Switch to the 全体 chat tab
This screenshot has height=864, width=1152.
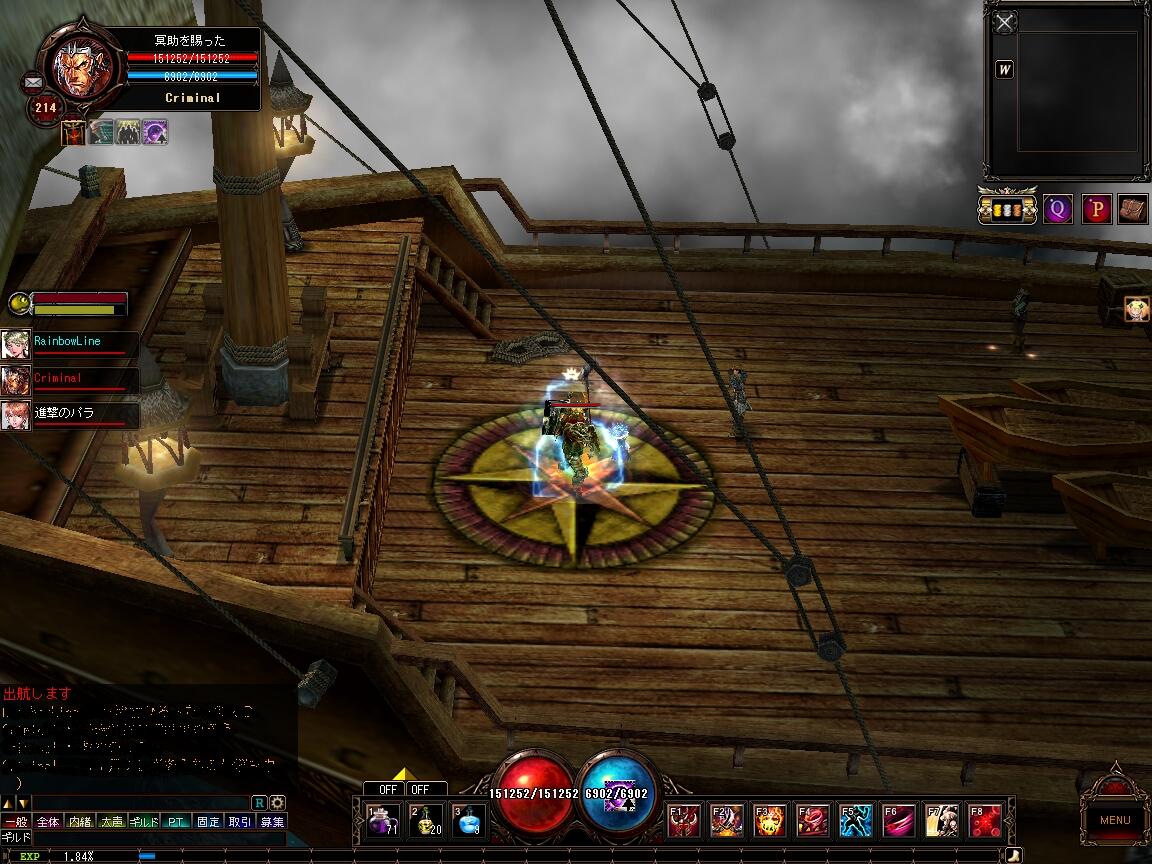pos(48,822)
